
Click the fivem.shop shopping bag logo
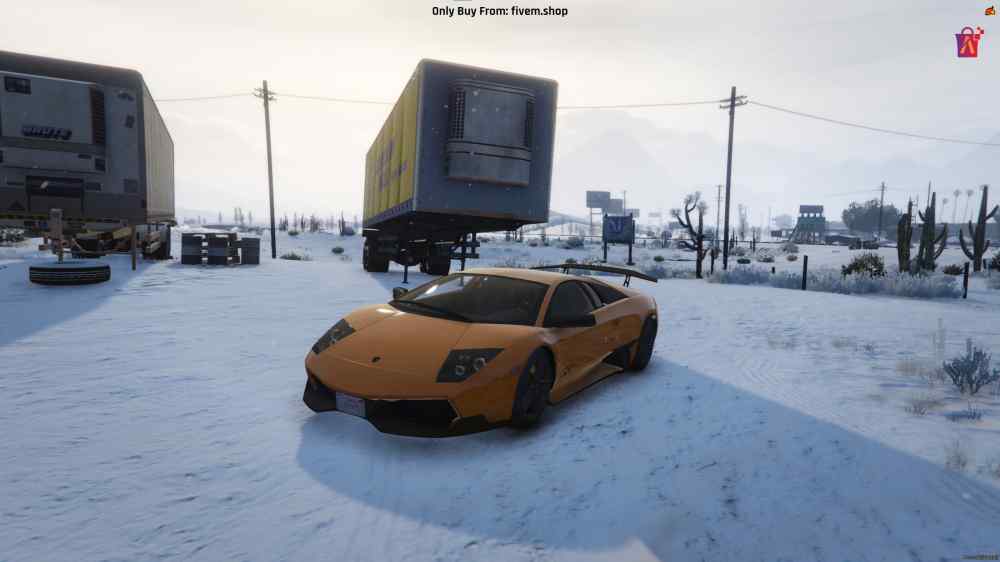pos(968,42)
